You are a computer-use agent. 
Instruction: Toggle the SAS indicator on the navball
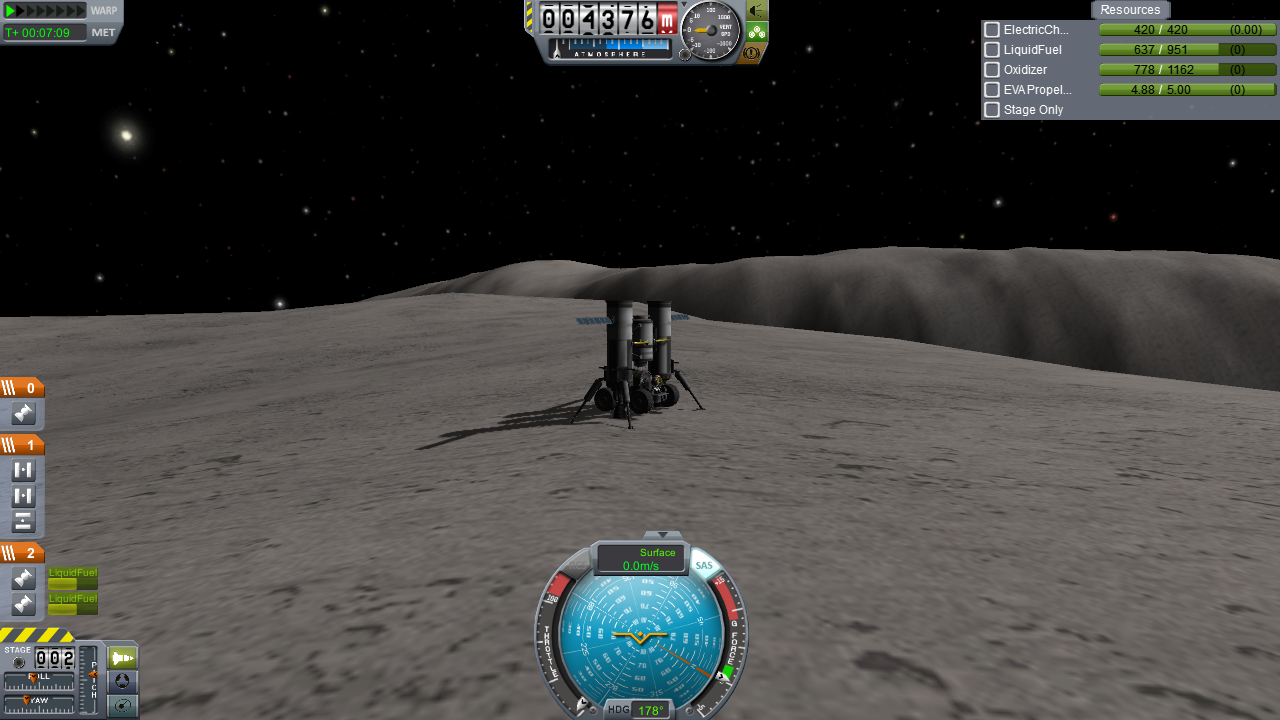point(704,566)
